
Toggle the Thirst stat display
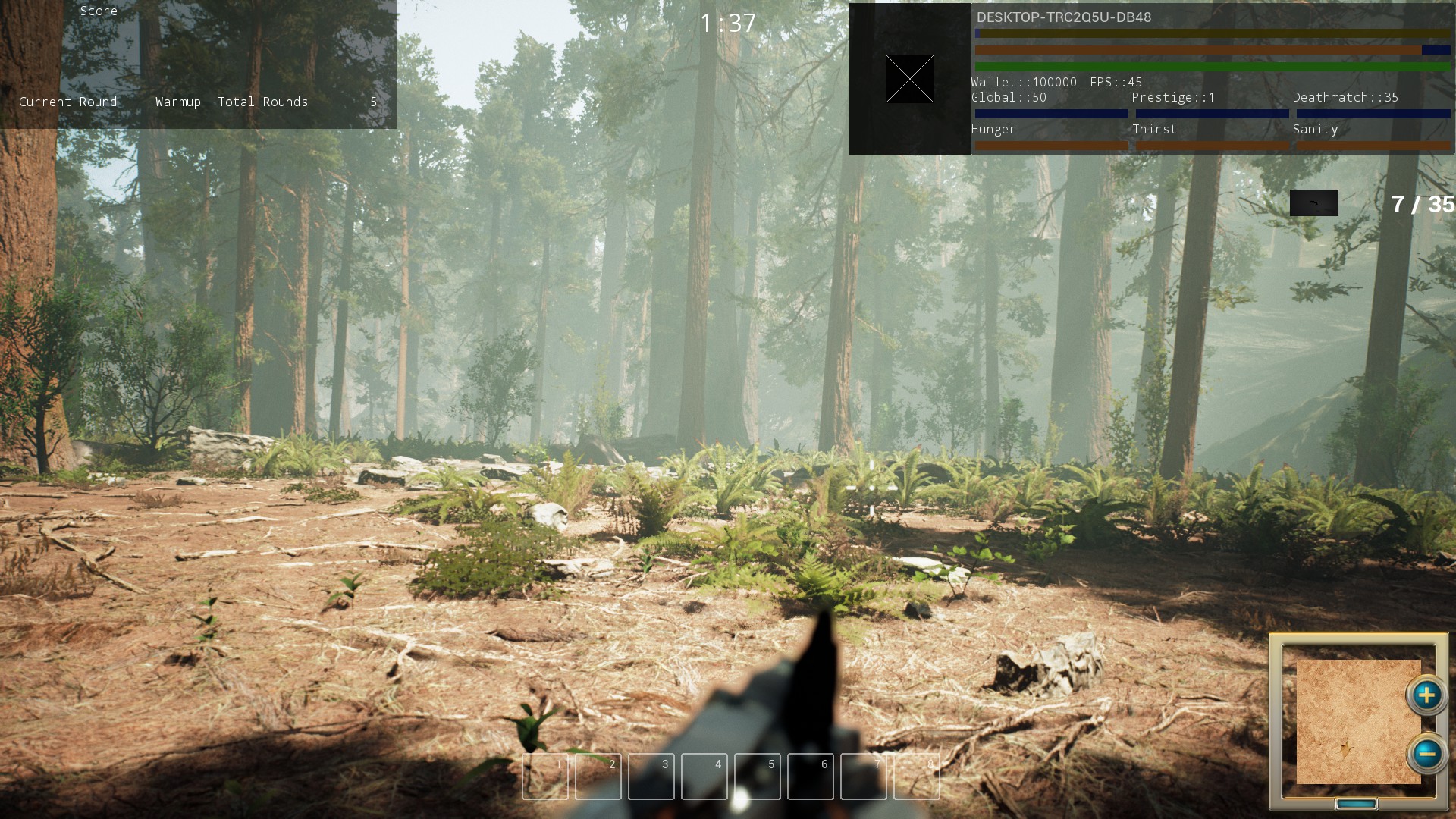1153,130
